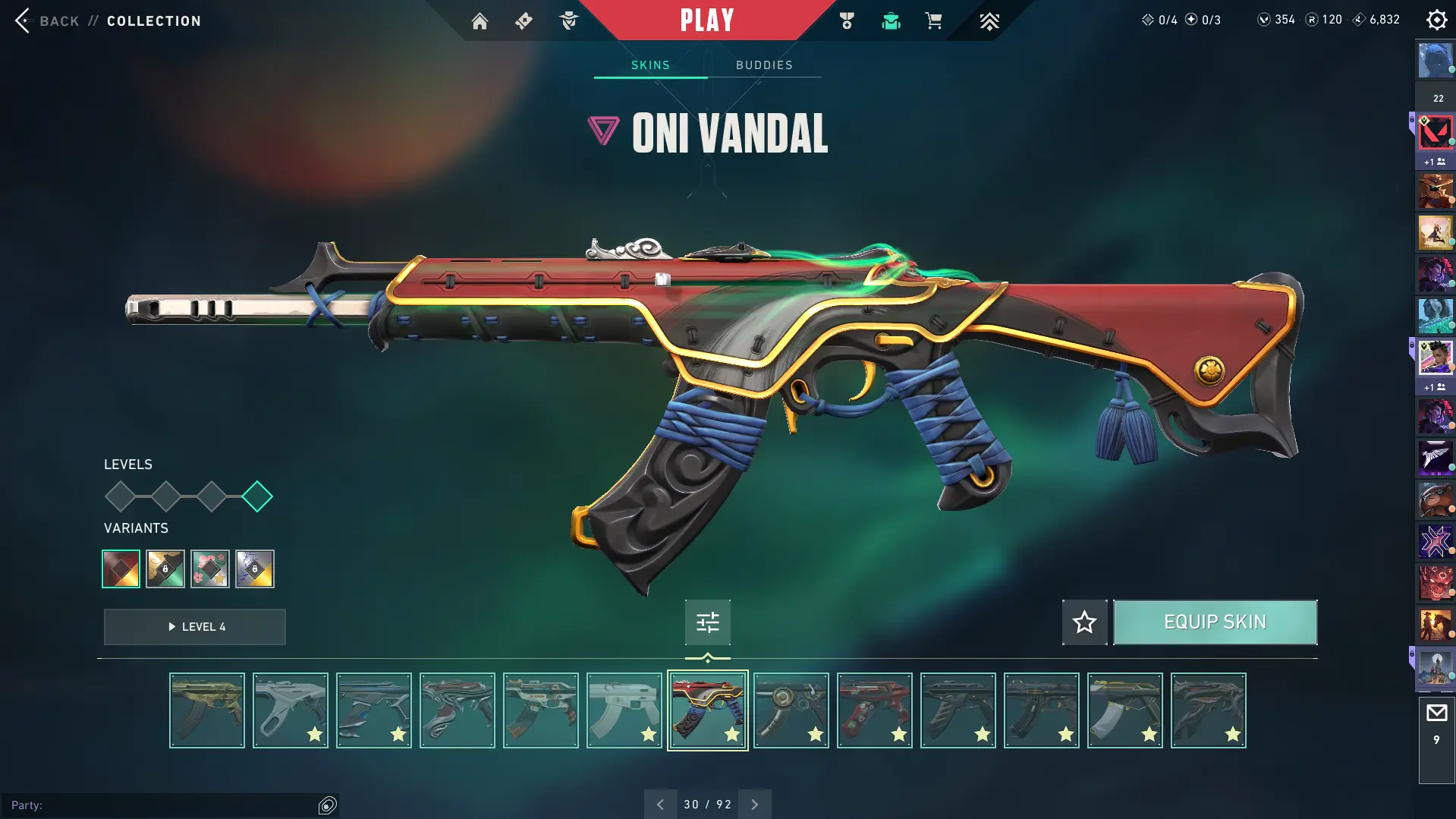Go to the next page of skins
The height and width of the screenshot is (819, 1456).
[x=754, y=805]
